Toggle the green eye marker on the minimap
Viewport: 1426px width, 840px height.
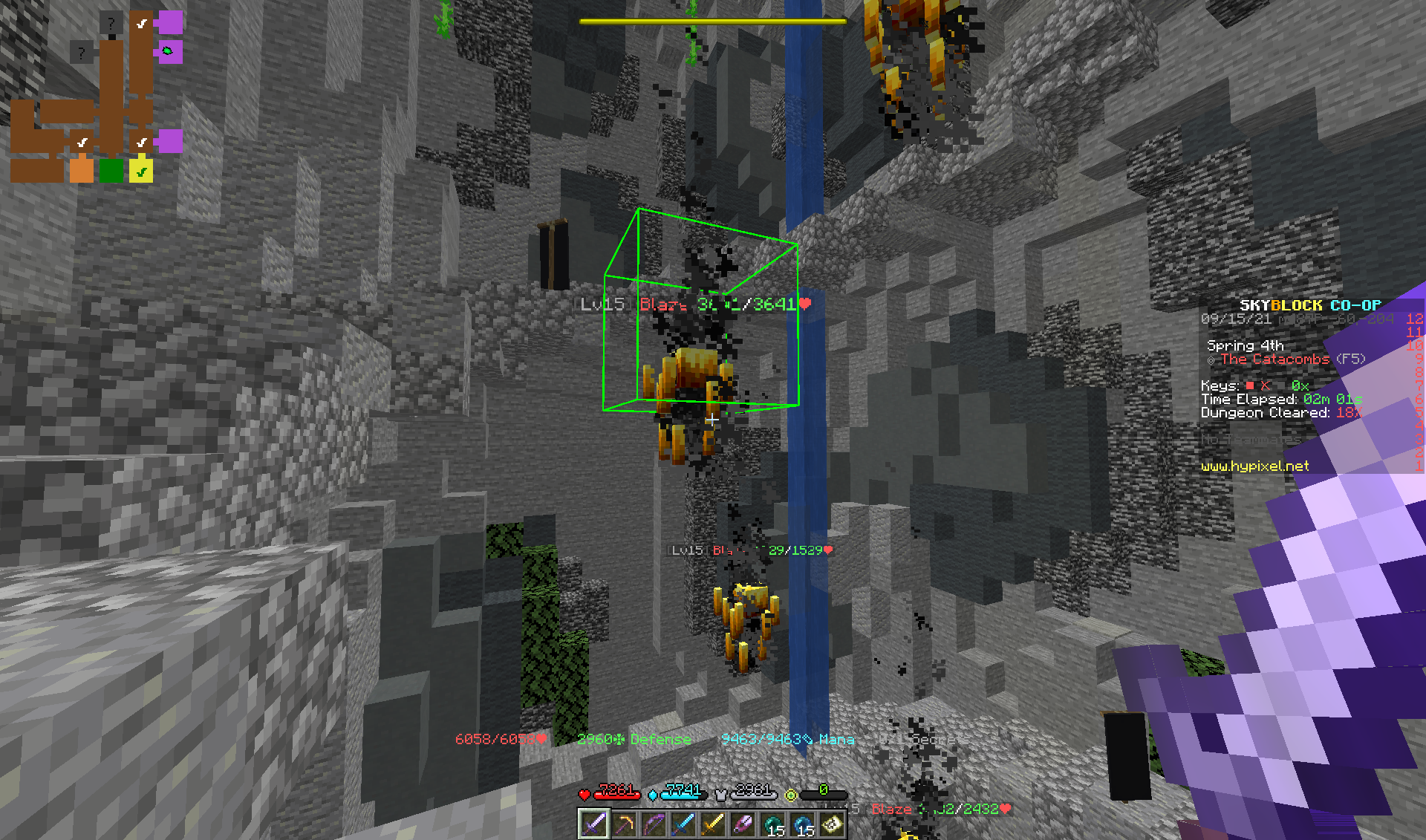click(168, 51)
